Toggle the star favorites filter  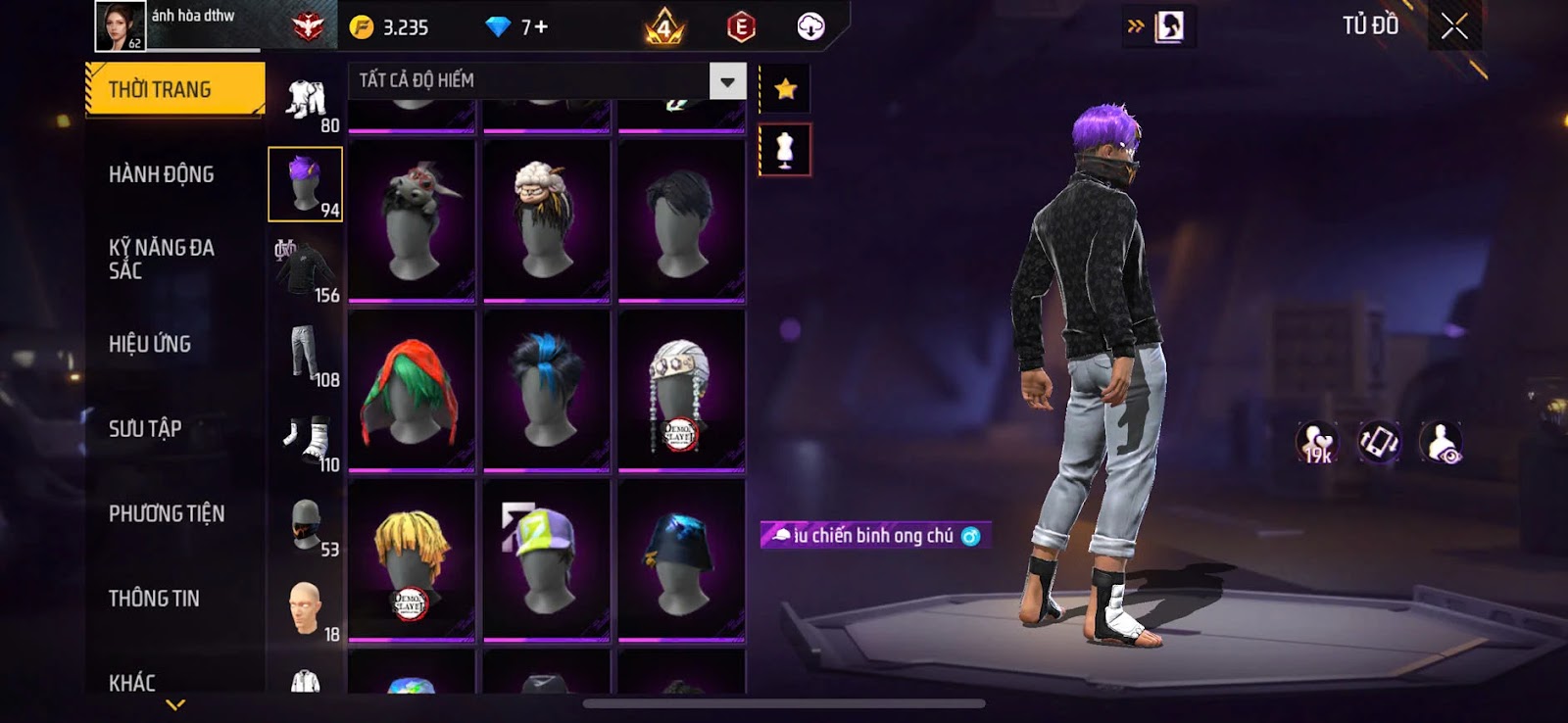(785, 90)
